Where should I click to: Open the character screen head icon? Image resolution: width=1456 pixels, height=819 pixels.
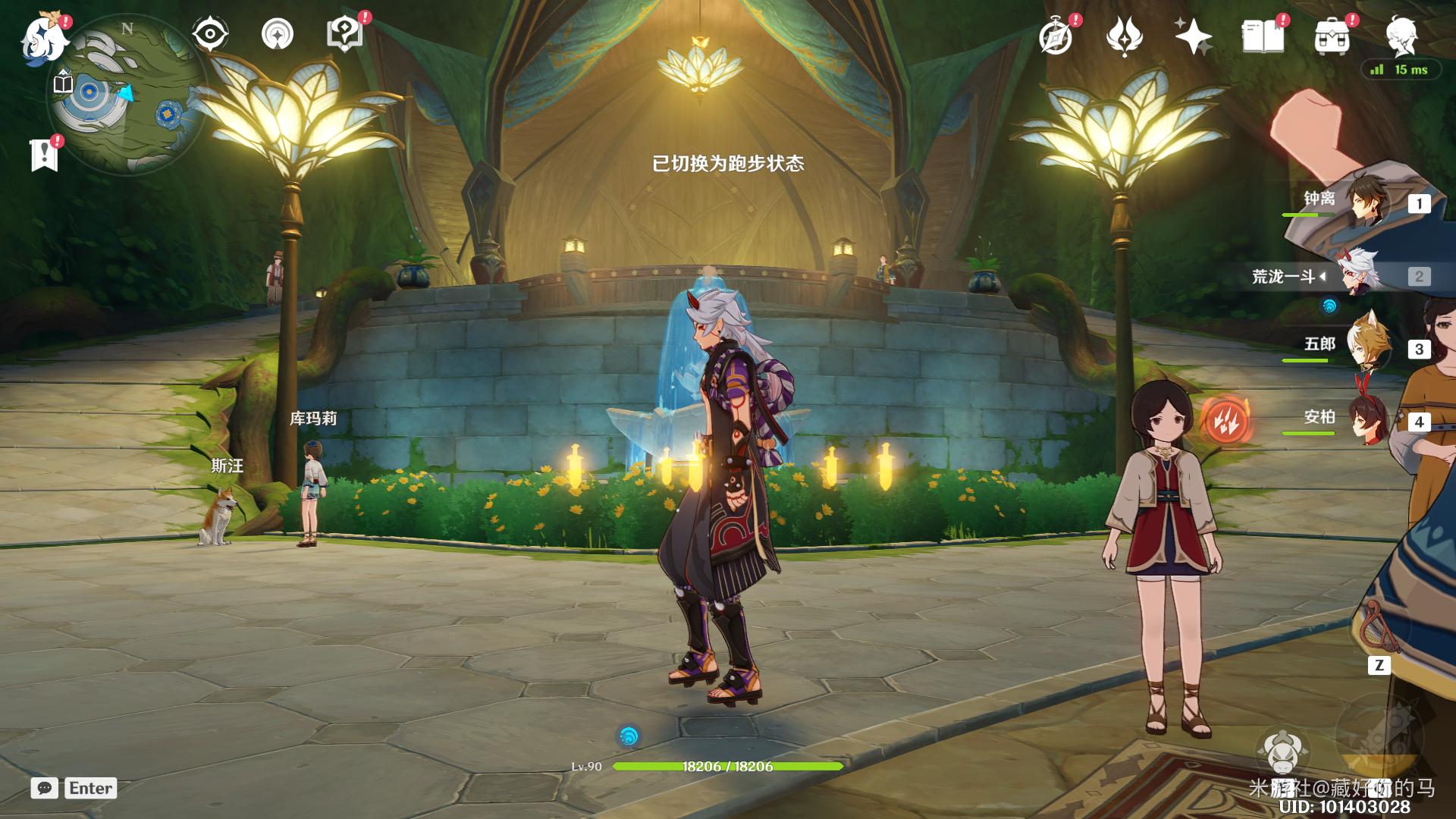(x=1401, y=36)
